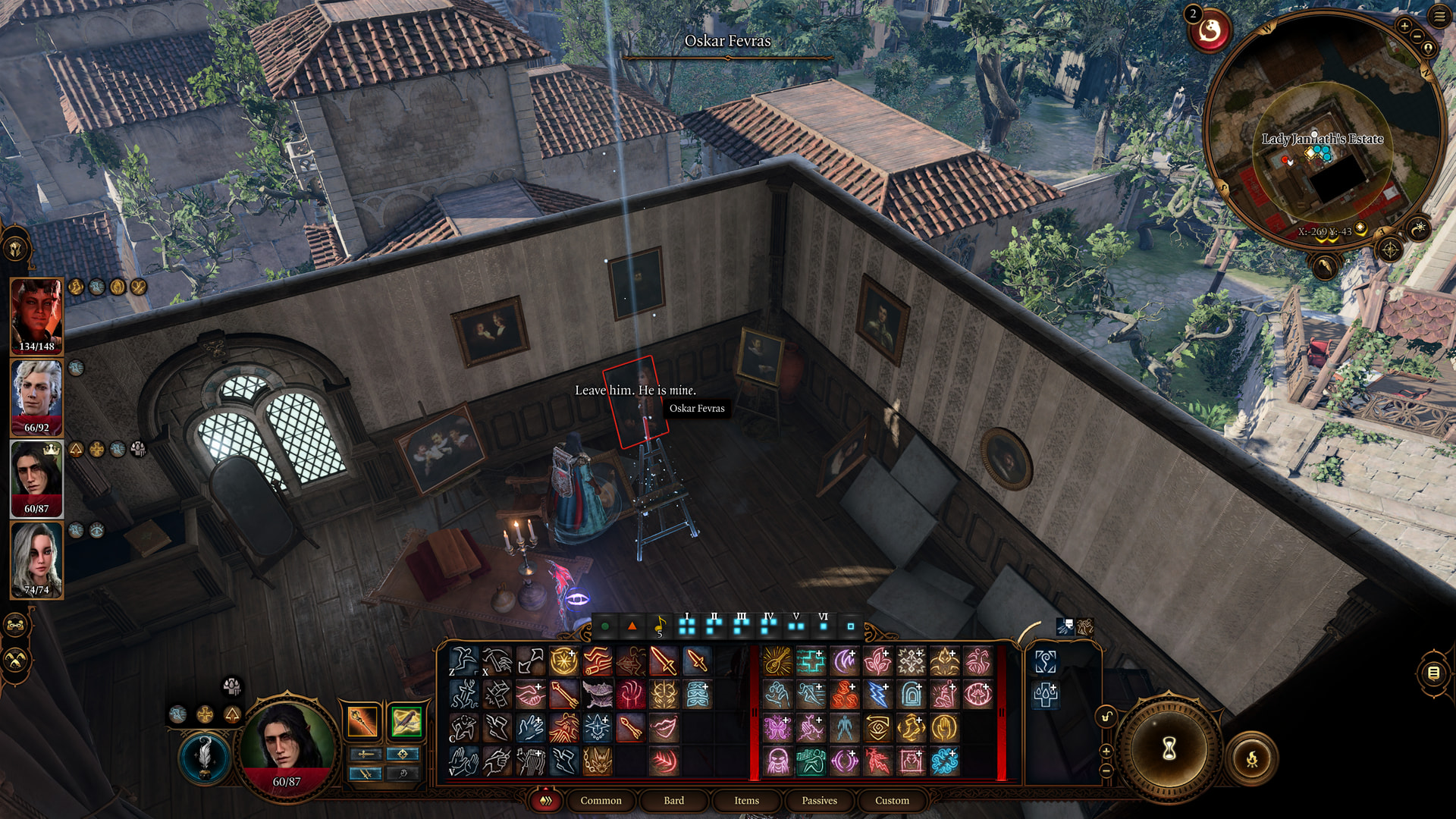Zoom in on the minimap
Image resolution: width=1456 pixels, height=819 pixels.
1404,27
